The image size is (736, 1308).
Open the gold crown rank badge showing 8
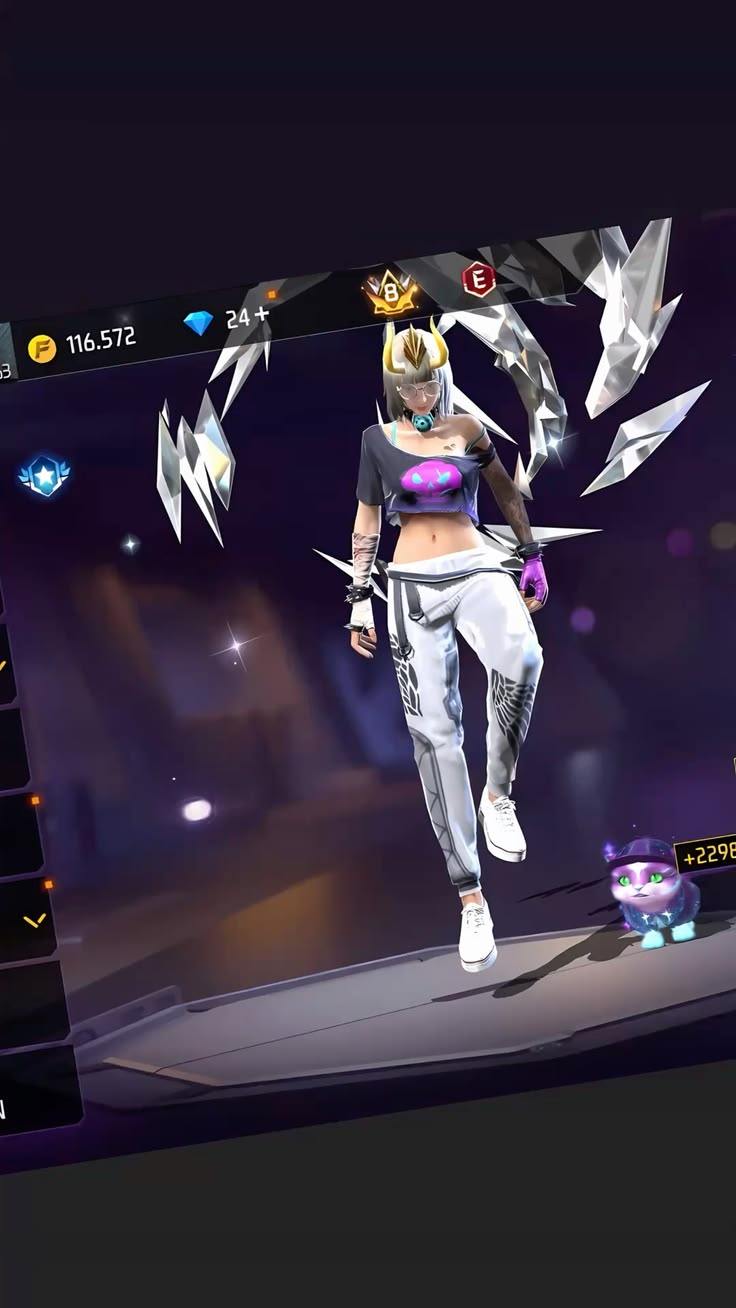point(390,291)
